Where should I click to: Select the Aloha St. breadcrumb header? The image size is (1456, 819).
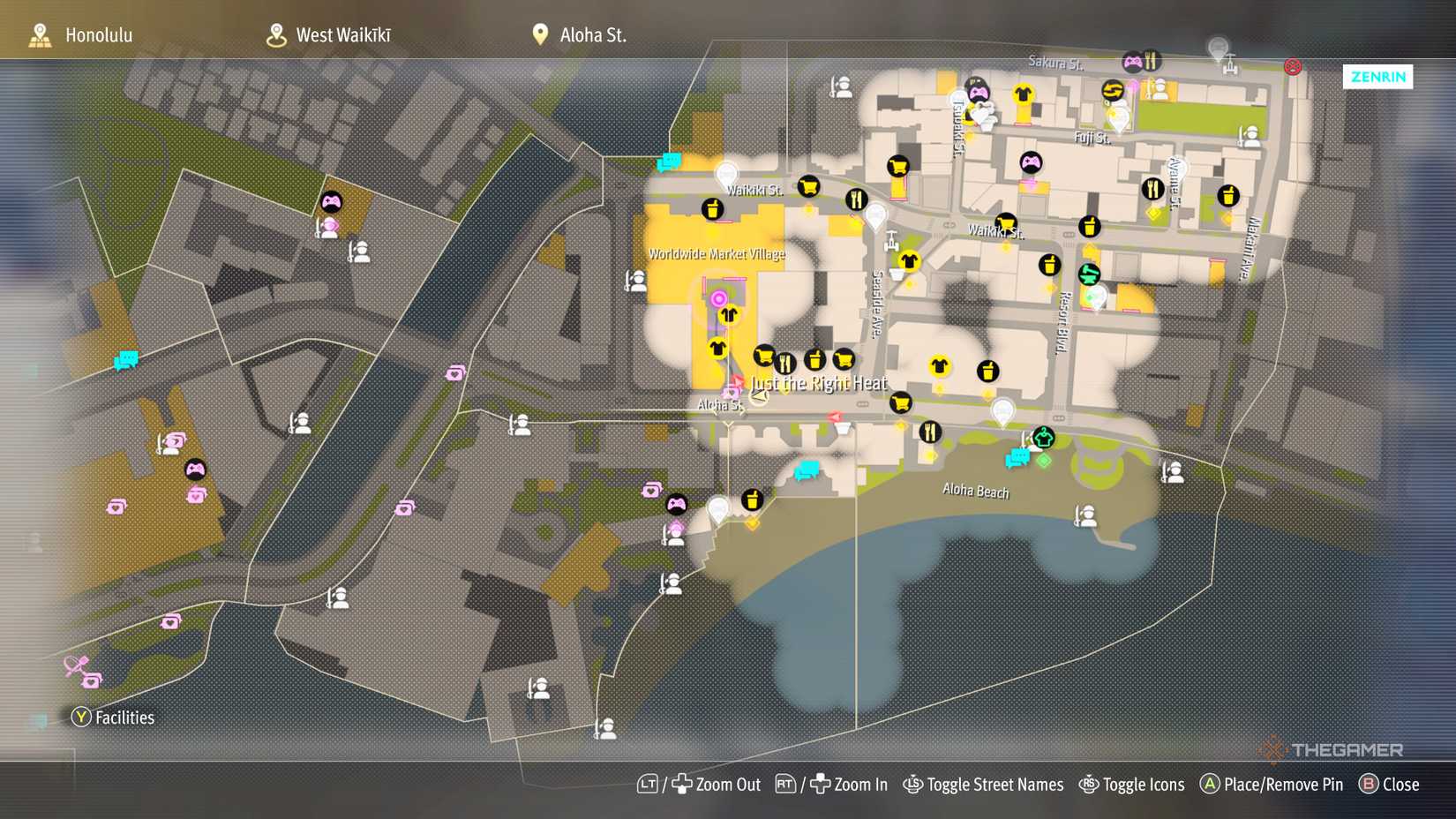click(591, 35)
